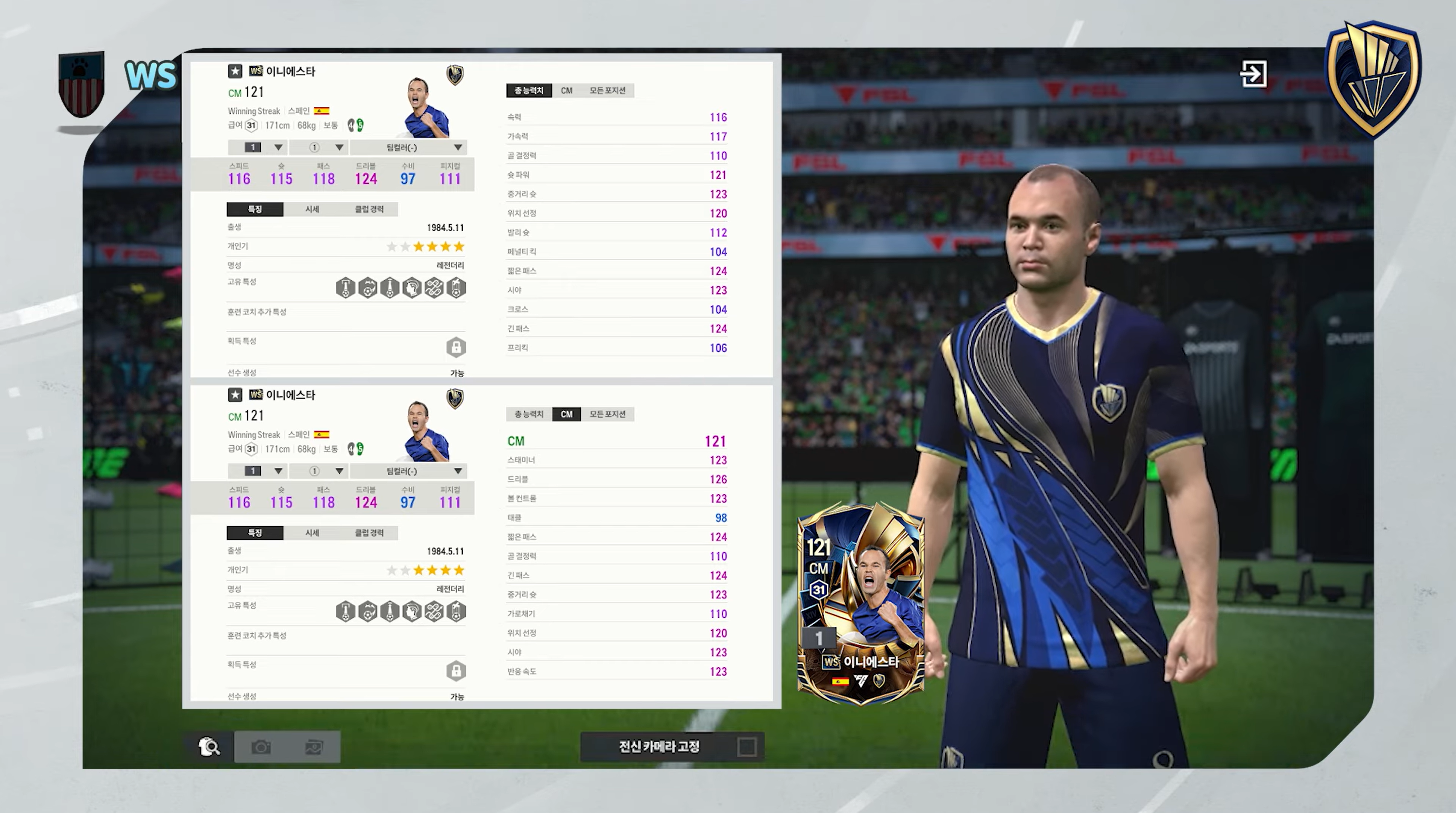
Task: Toggle the star favorite on top player card
Action: point(235,71)
